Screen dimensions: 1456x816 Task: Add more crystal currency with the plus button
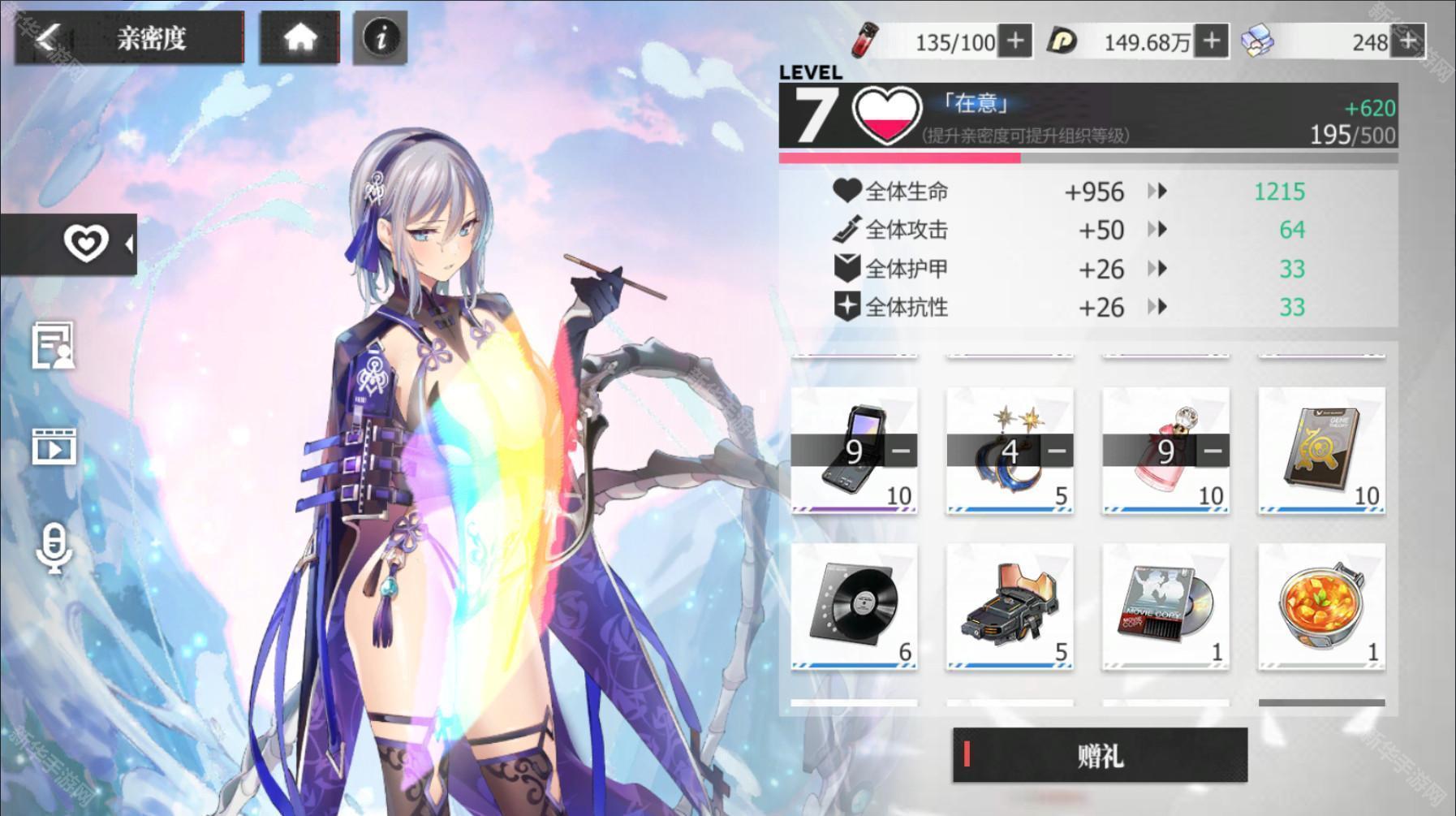pyautogui.click(x=1408, y=41)
